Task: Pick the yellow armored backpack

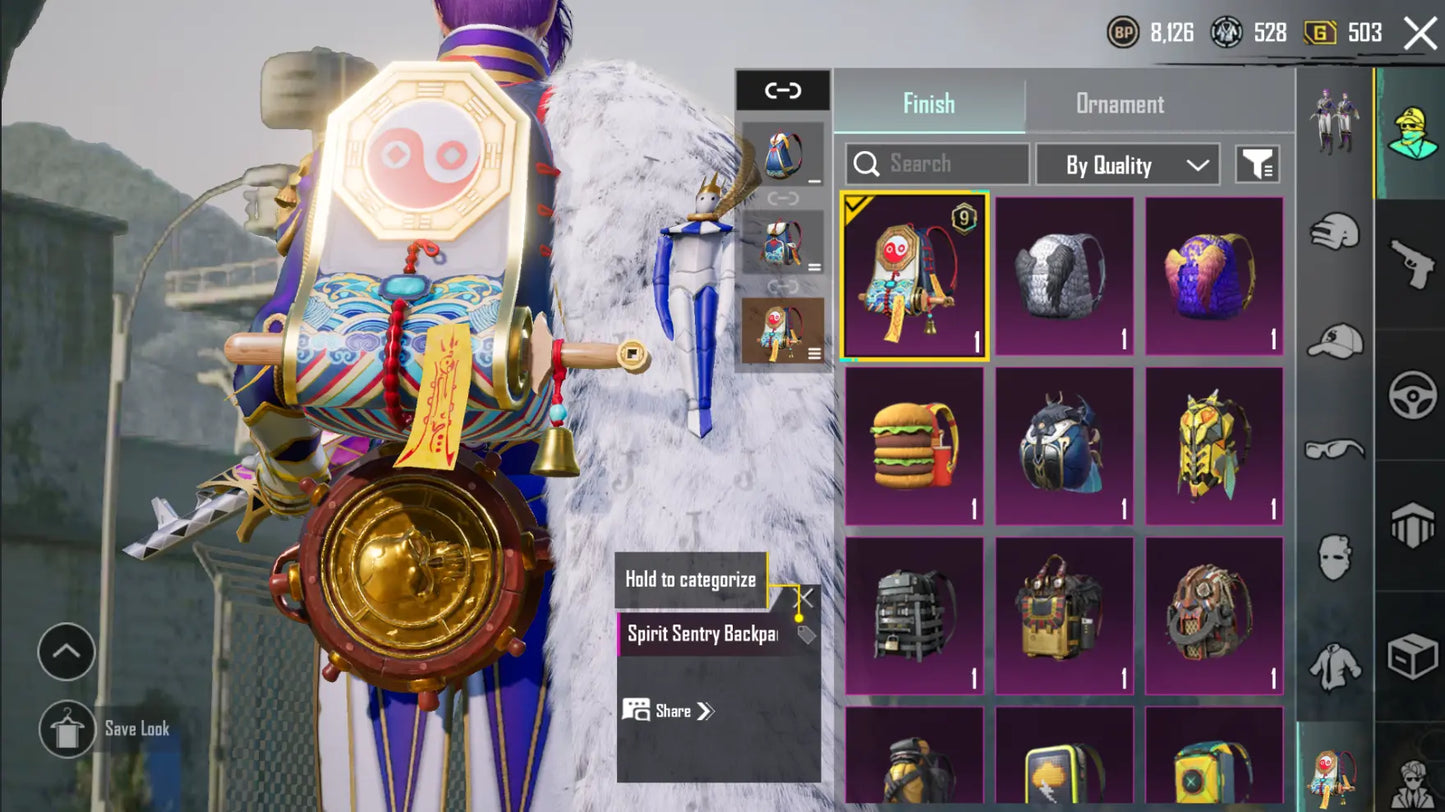Action: point(1214,446)
